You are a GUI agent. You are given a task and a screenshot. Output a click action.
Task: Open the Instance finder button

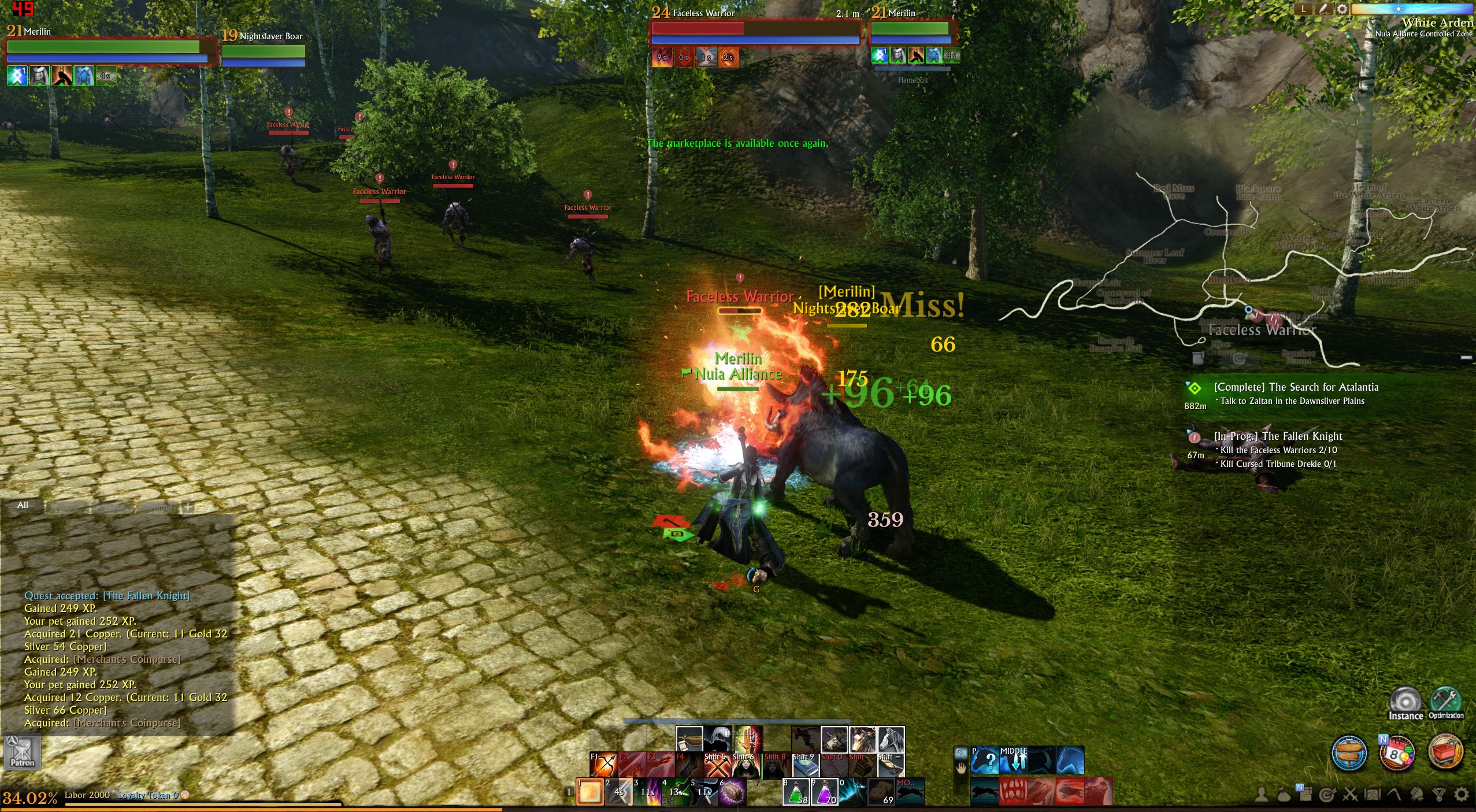1405,703
